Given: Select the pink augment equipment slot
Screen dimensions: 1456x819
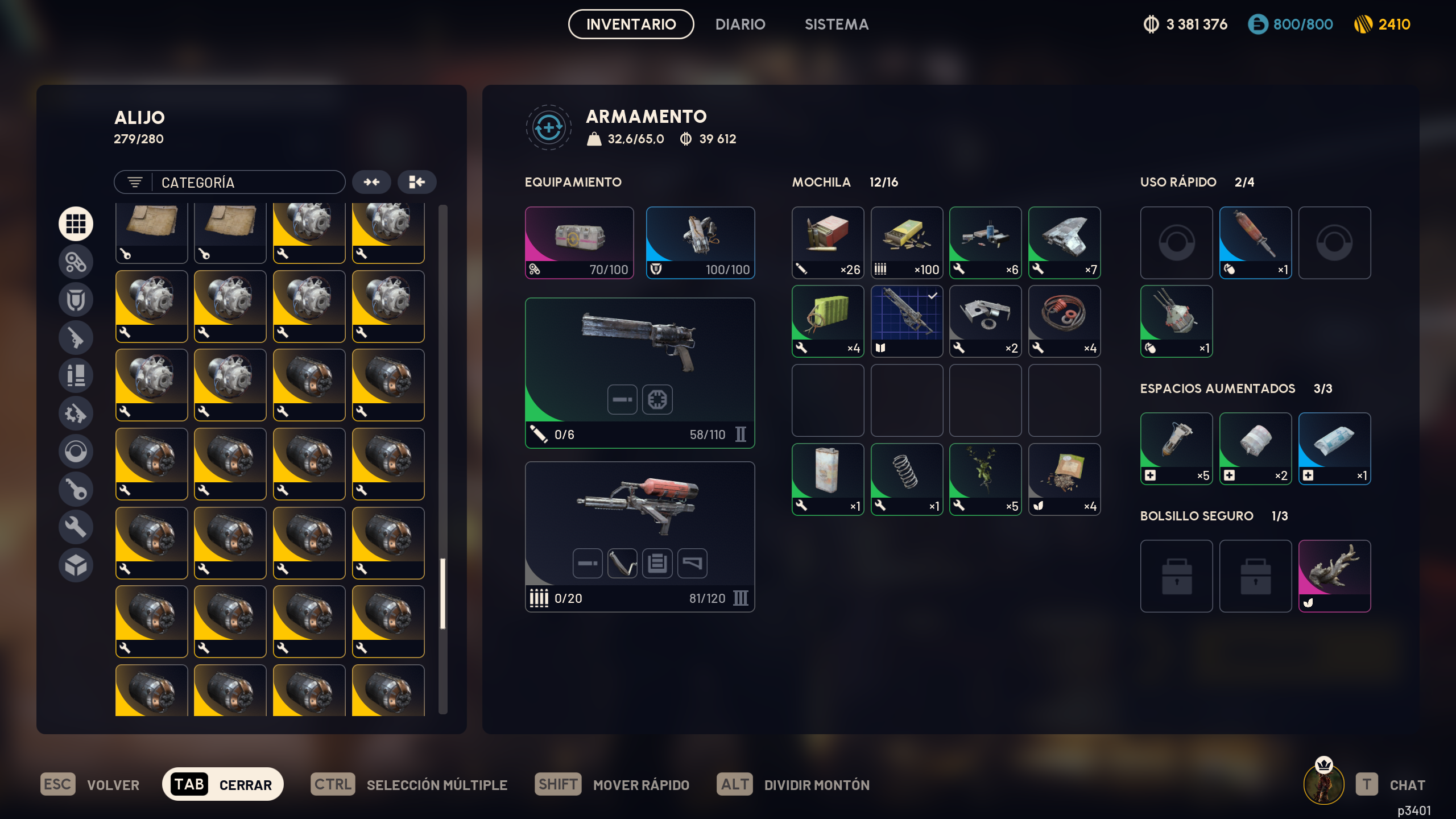Looking at the screenshot, I should click(x=579, y=243).
